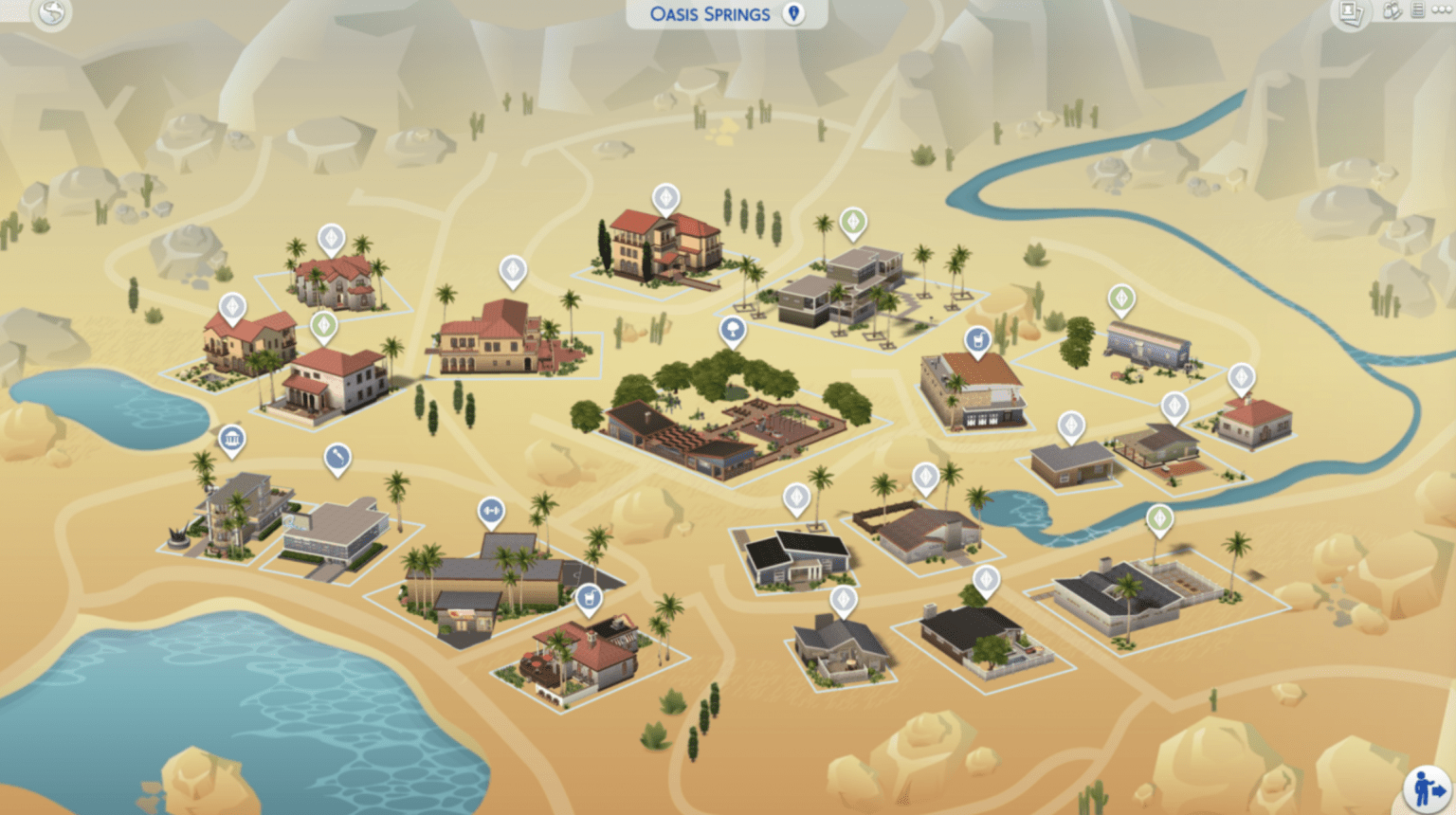Click the world selection globe icon top left
Screen dimensions: 1456x815
pos(52,14)
